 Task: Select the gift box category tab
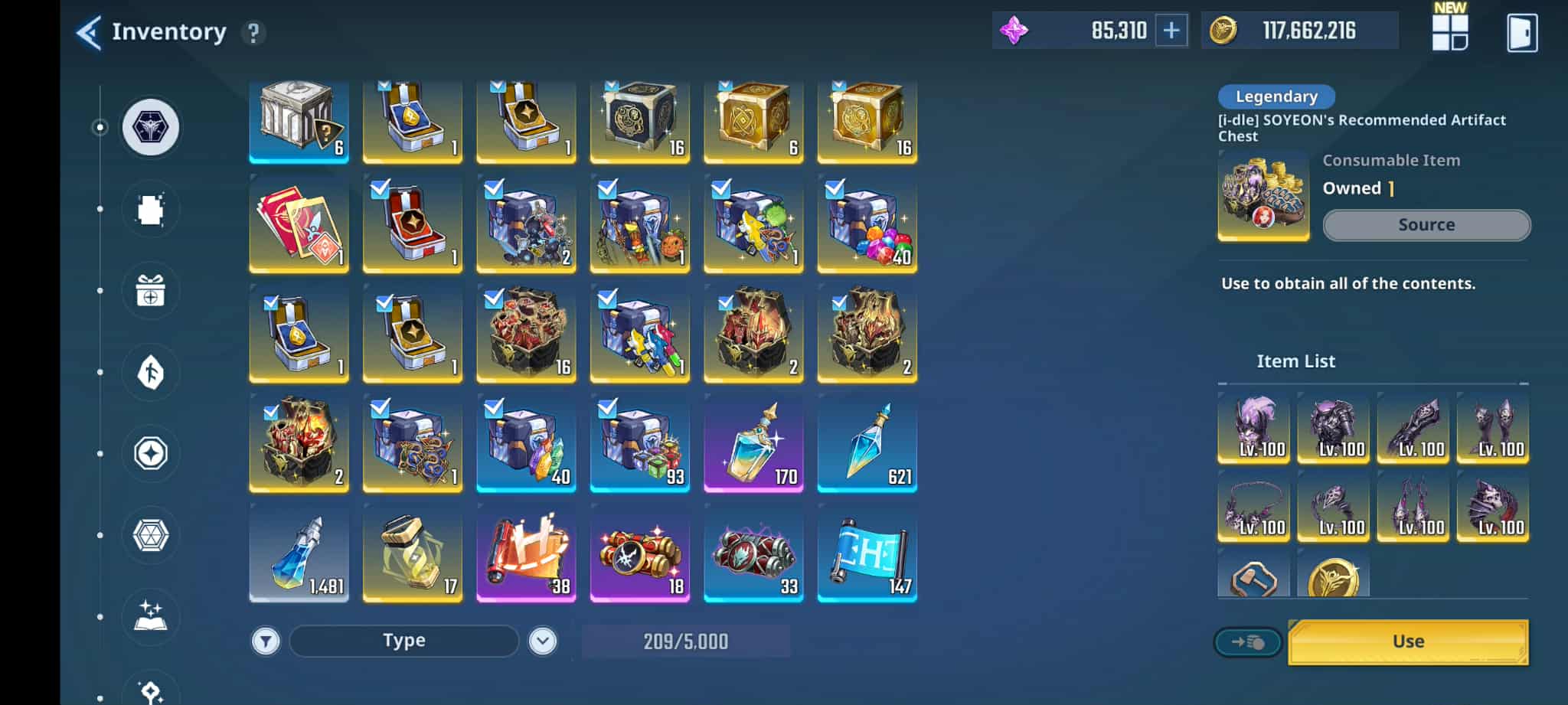tap(151, 292)
